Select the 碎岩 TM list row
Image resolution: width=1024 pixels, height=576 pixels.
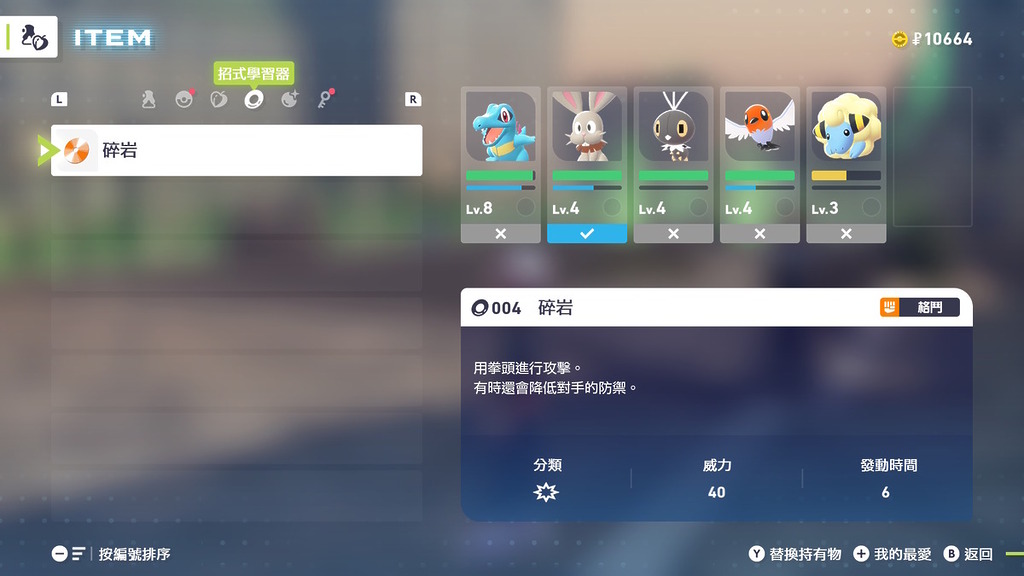point(236,150)
